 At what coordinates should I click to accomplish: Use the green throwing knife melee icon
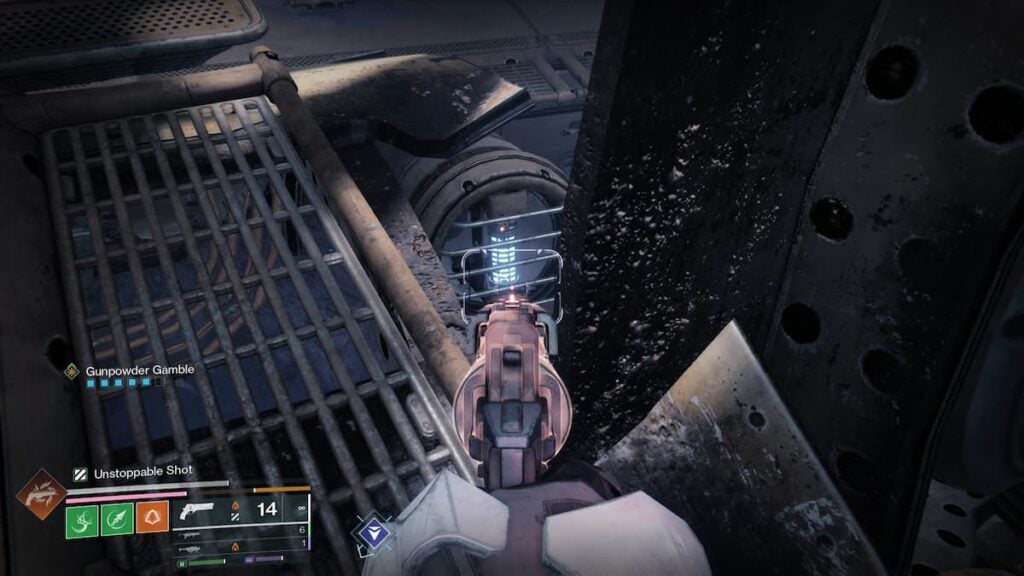tap(117, 518)
